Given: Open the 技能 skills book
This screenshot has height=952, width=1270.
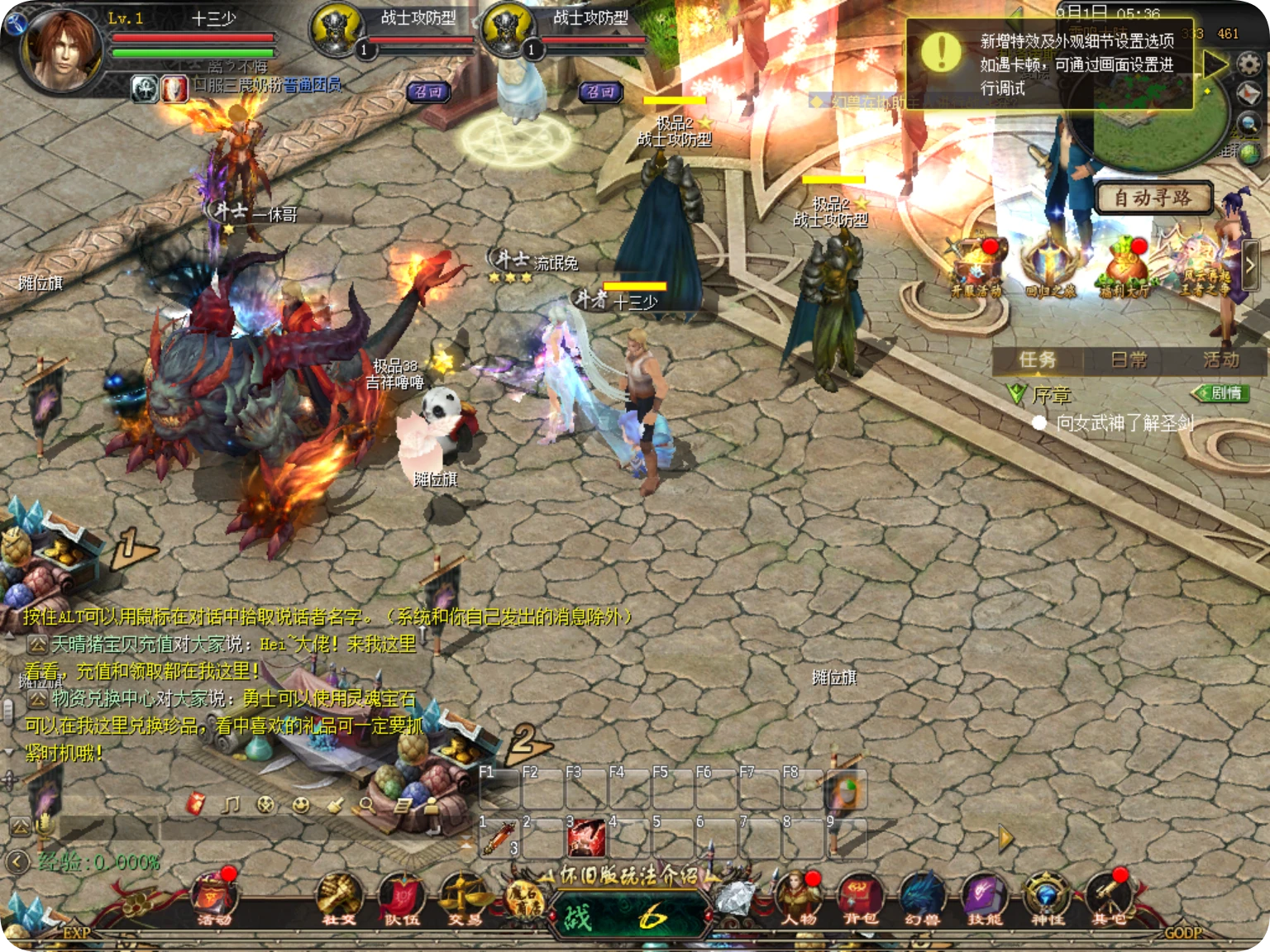Looking at the screenshot, I should (x=984, y=897).
